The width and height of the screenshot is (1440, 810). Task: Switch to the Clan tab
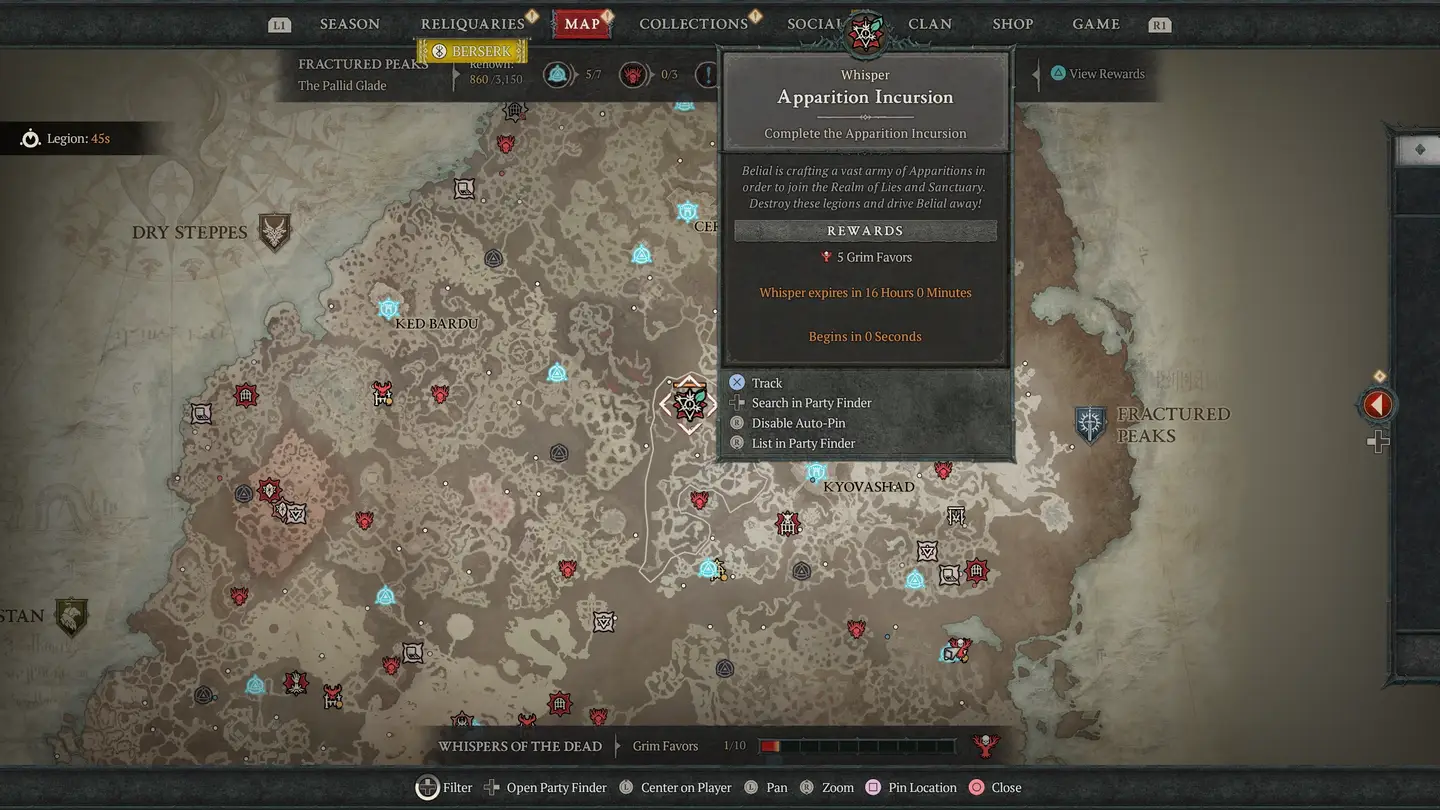tap(930, 24)
